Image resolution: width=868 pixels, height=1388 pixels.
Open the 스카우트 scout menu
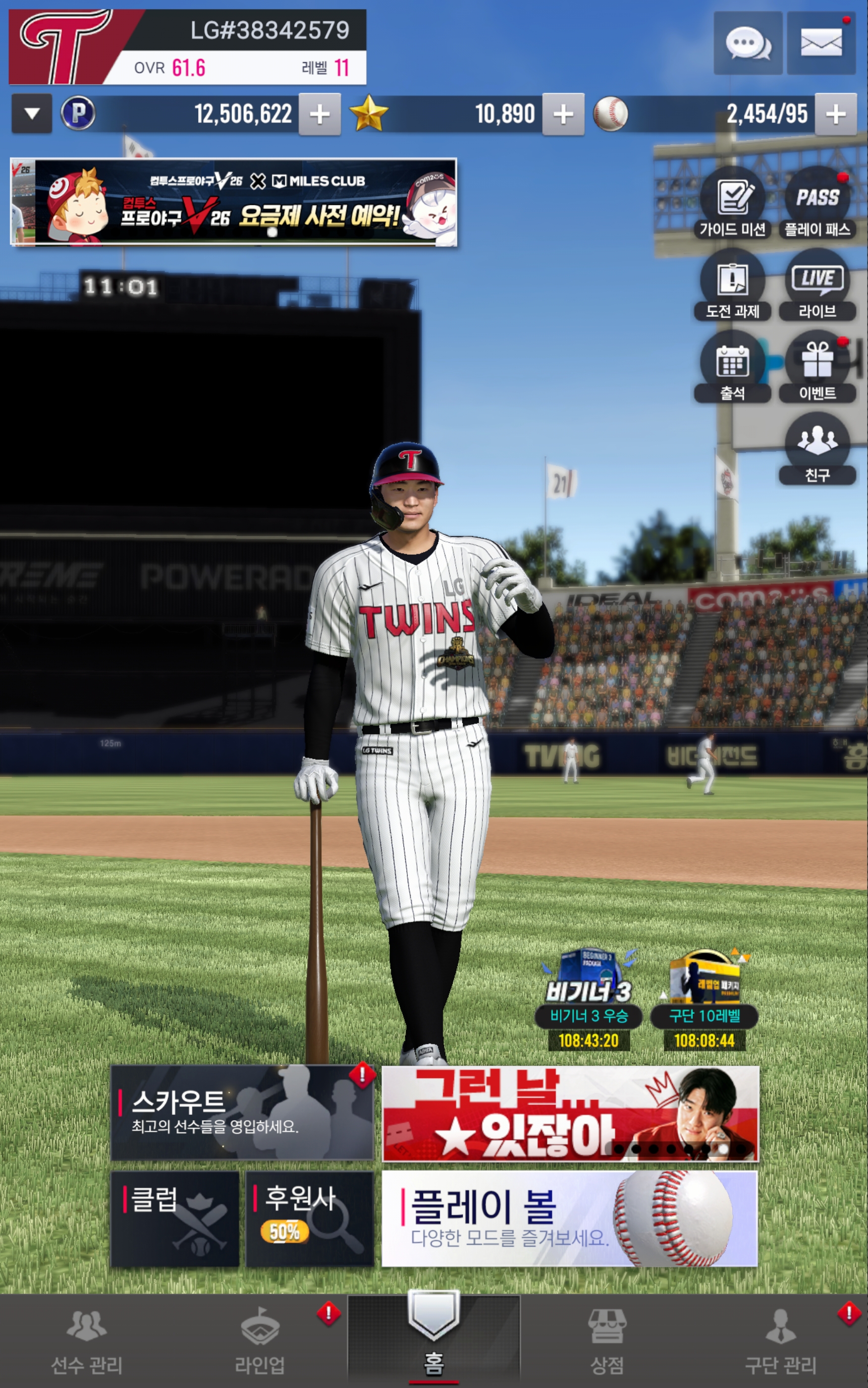tap(242, 1112)
